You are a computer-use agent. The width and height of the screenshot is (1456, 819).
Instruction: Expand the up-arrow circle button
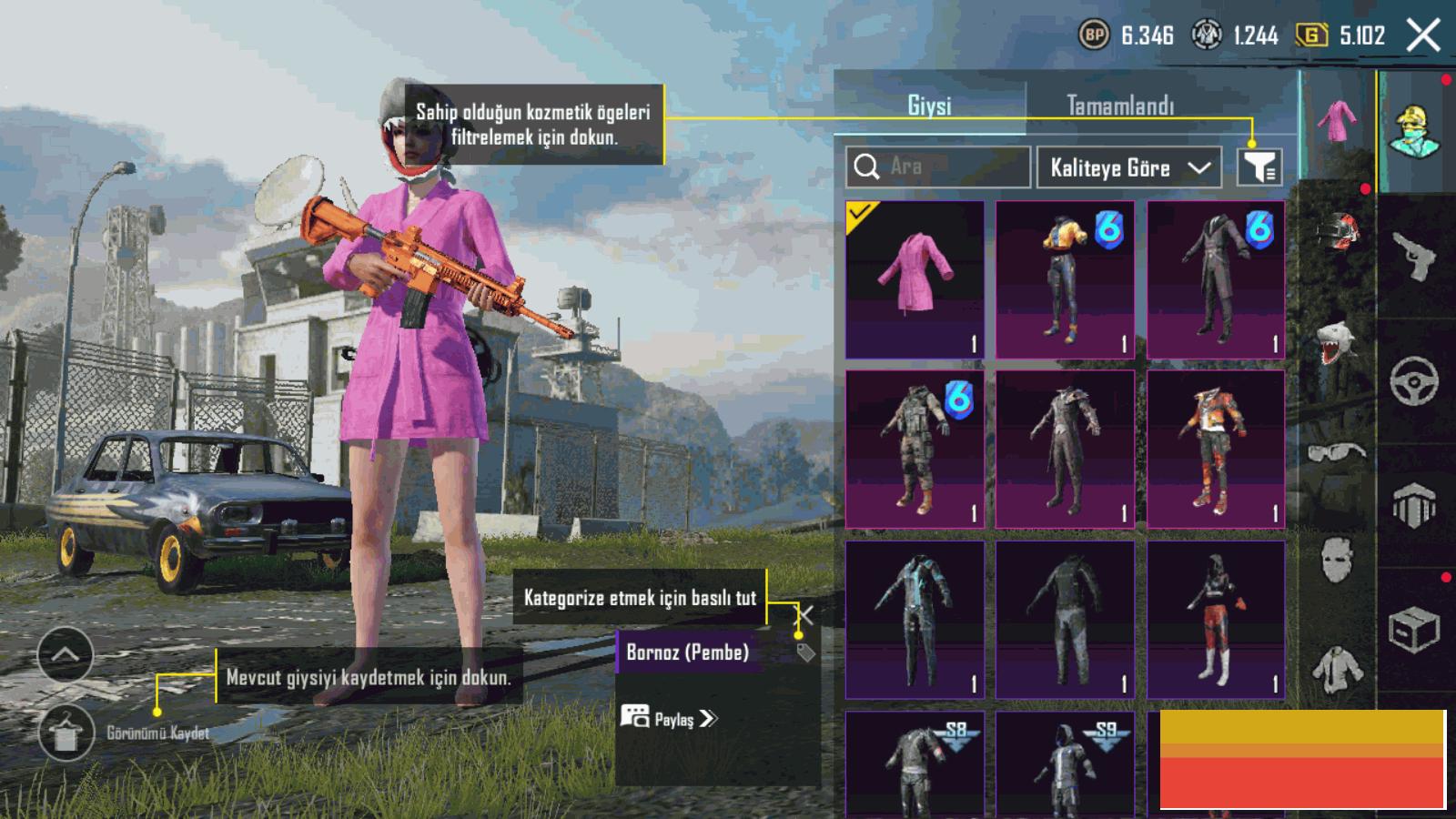(66, 654)
